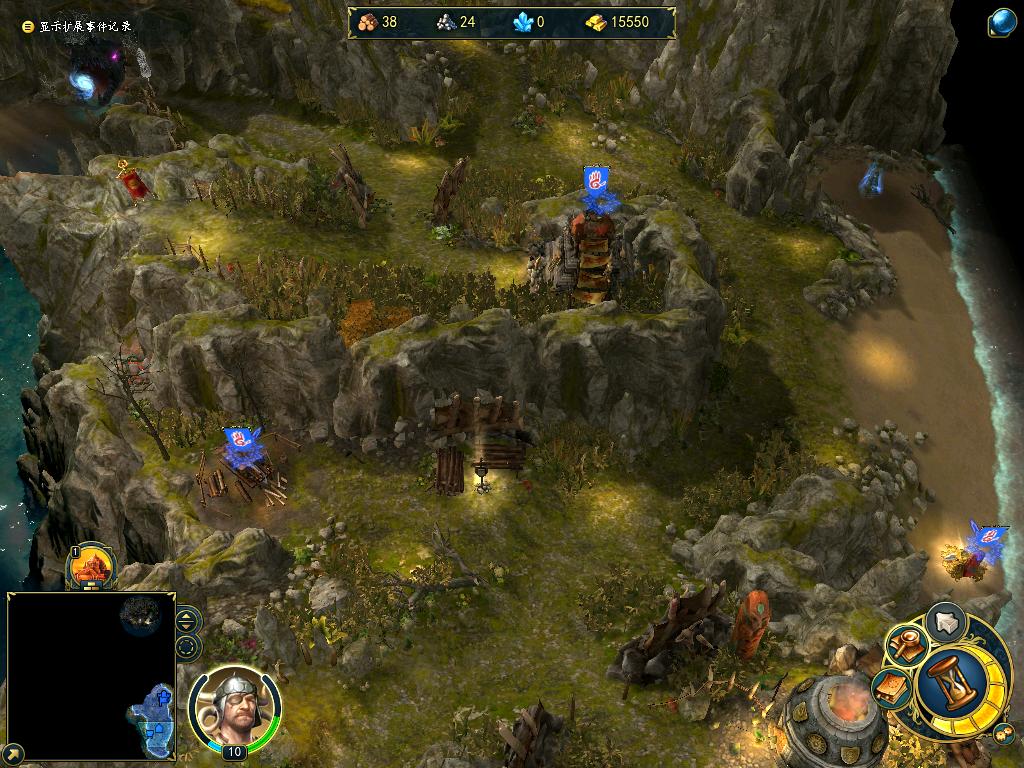
Task: Open the spellbook icon
Action: tap(891, 688)
